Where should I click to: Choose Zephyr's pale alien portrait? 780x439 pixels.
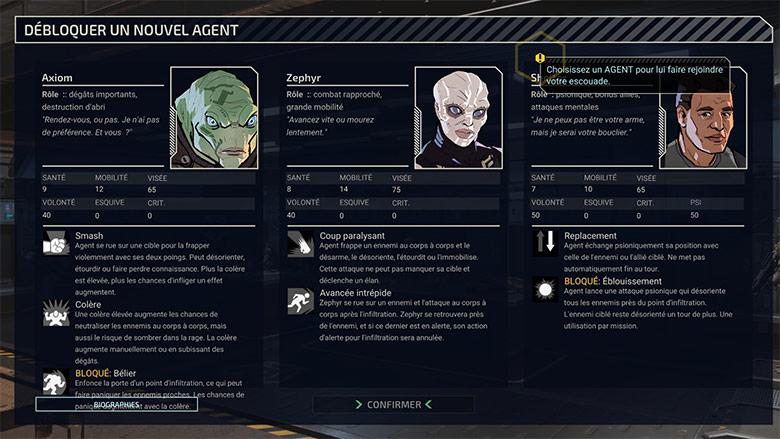tap(459, 117)
